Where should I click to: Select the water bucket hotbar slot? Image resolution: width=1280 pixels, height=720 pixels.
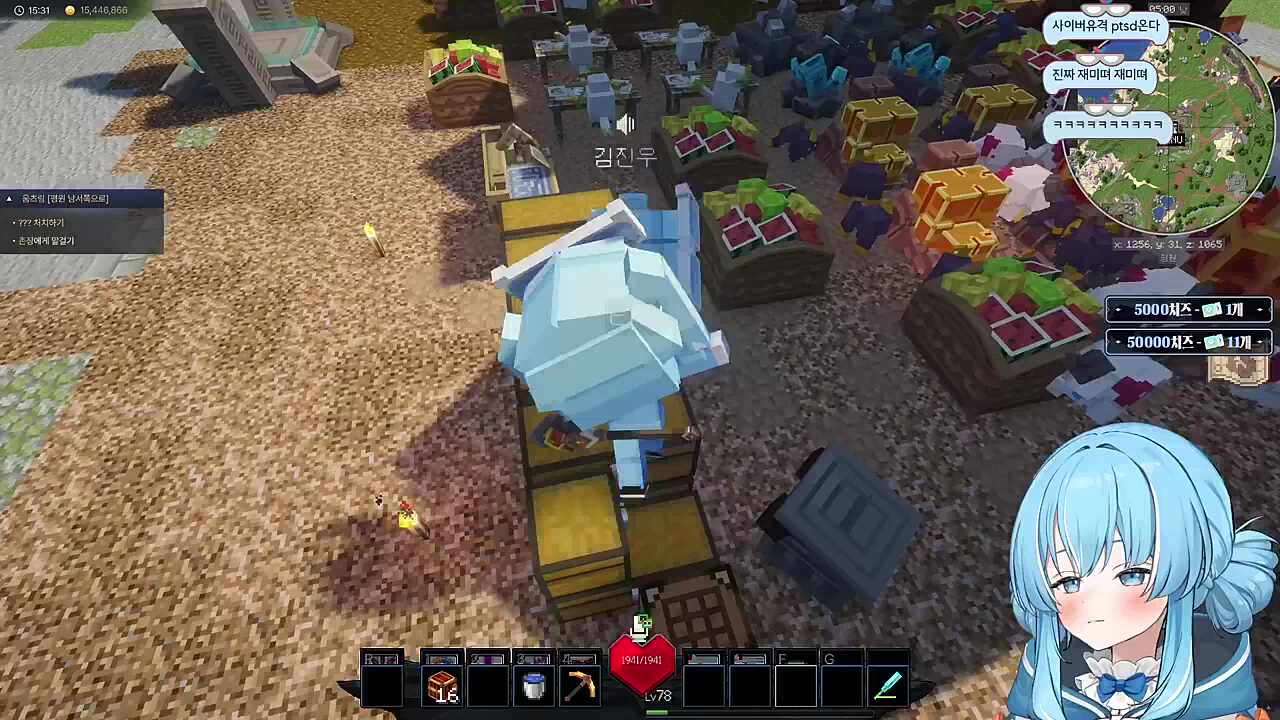tap(534, 687)
